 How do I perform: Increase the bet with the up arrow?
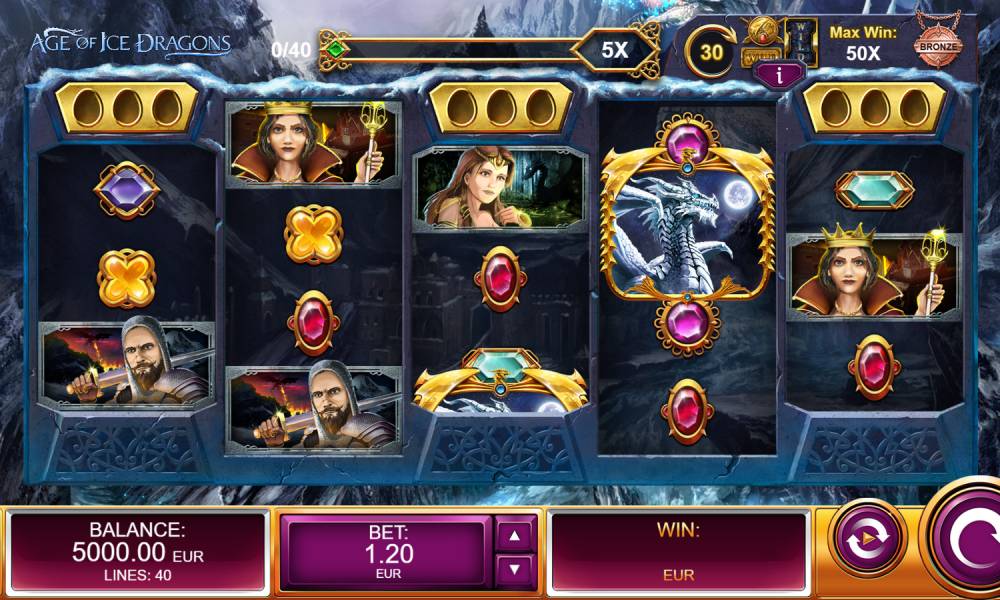pyautogui.click(x=515, y=535)
